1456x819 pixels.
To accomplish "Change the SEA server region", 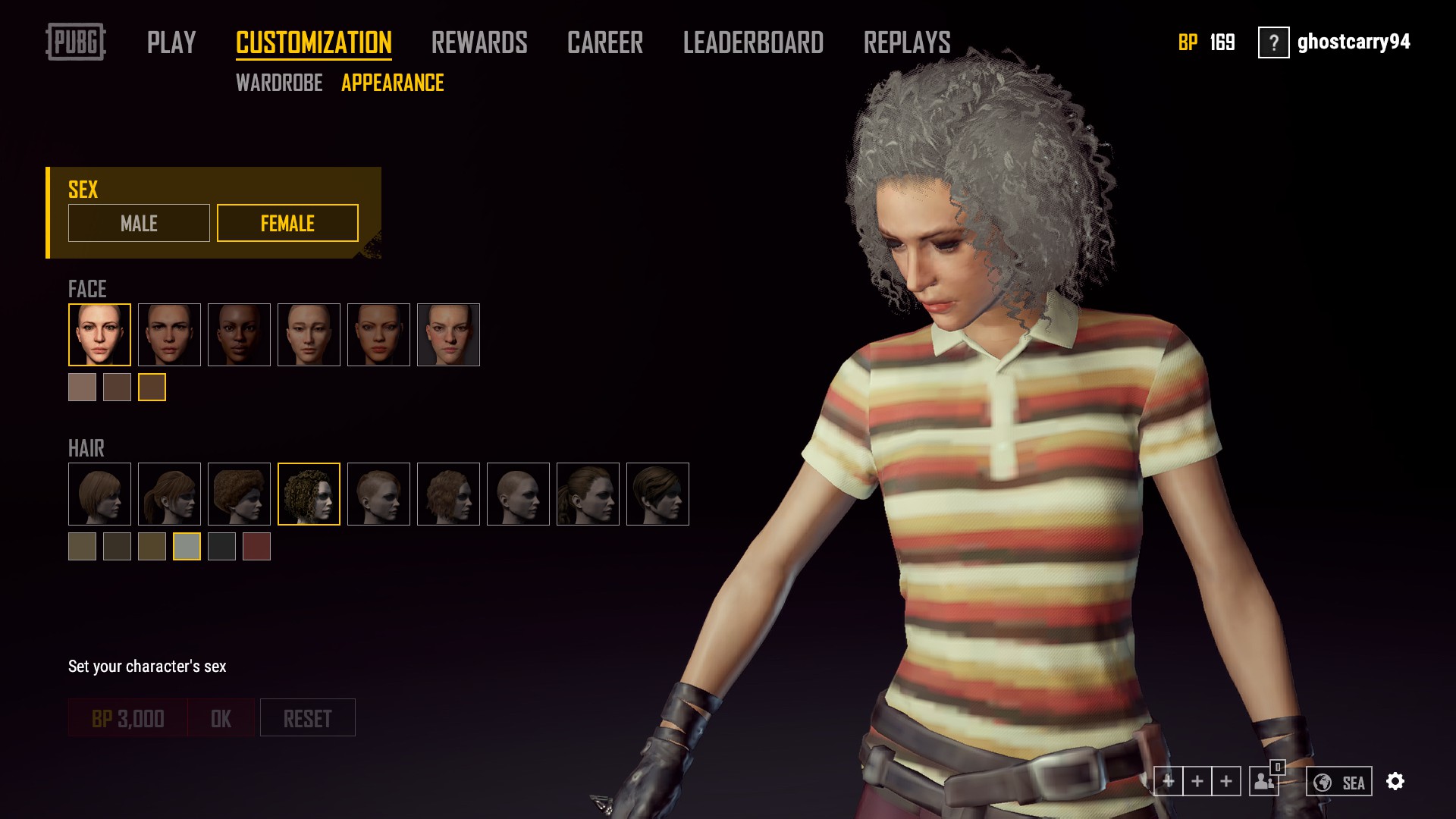I will 1338,782.
